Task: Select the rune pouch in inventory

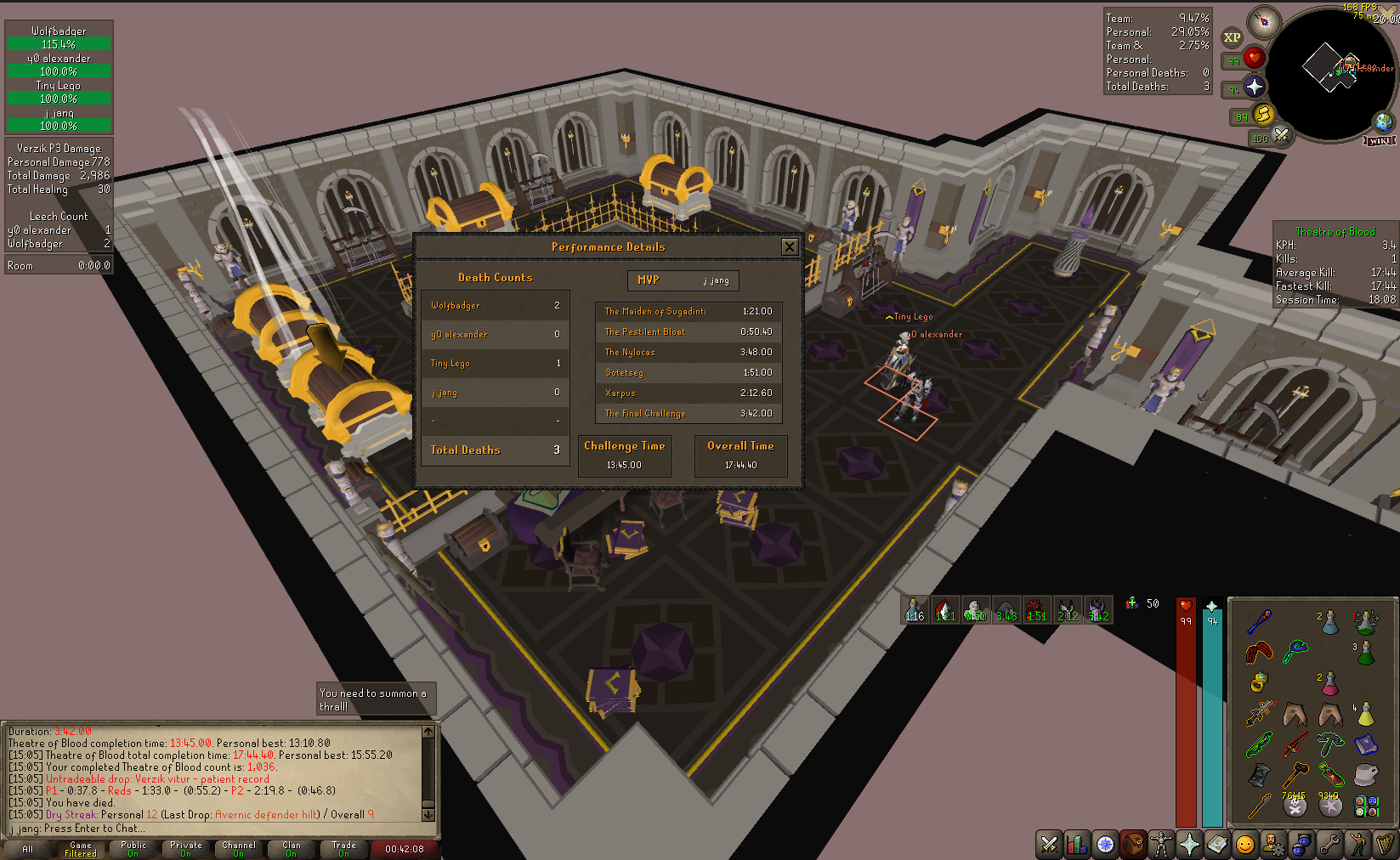Action: point(1366,803)
